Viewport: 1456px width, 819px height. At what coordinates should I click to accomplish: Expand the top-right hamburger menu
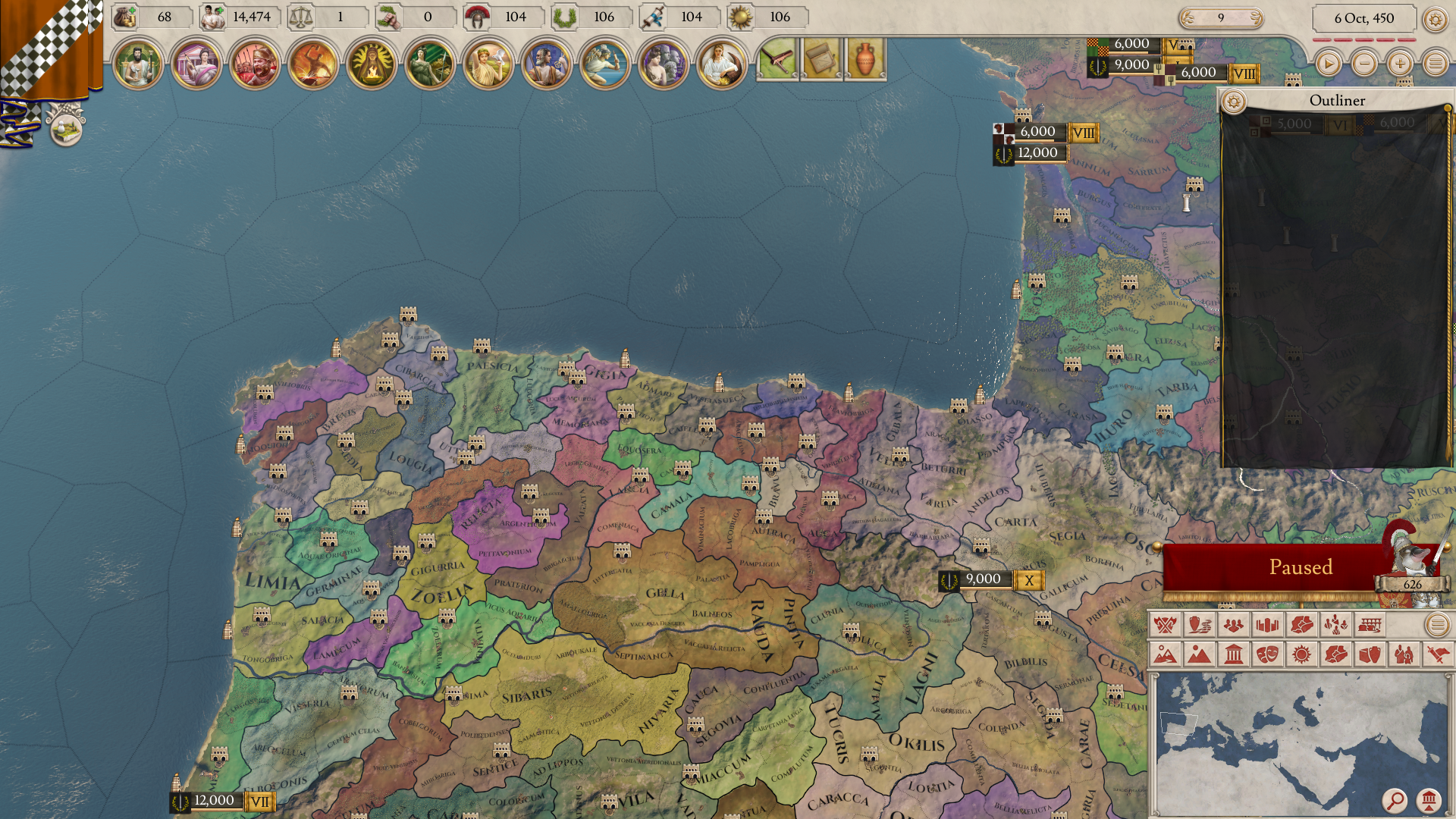click(1436, 64)
